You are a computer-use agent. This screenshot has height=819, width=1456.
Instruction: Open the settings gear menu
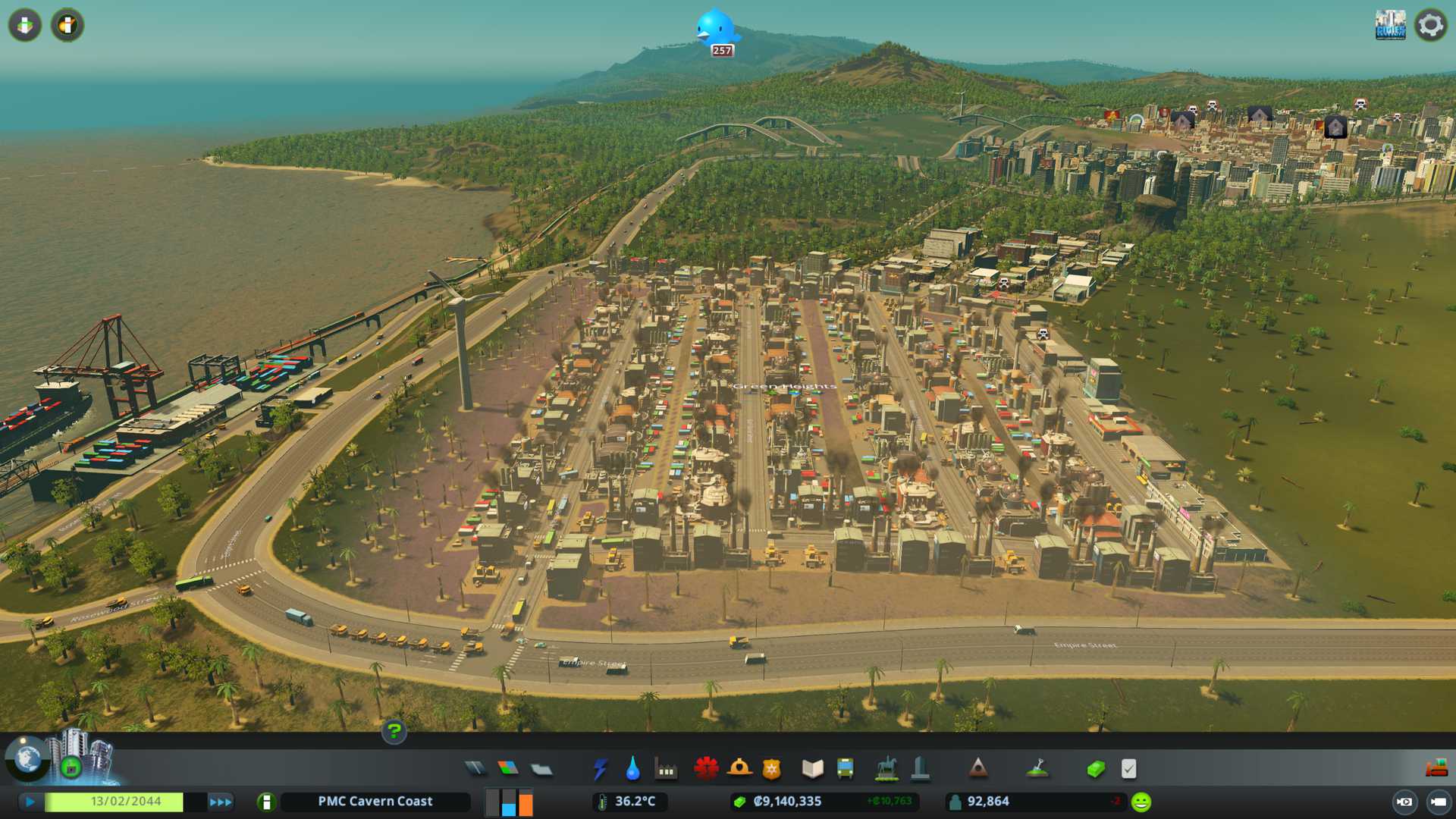[x=1430, y=25]
